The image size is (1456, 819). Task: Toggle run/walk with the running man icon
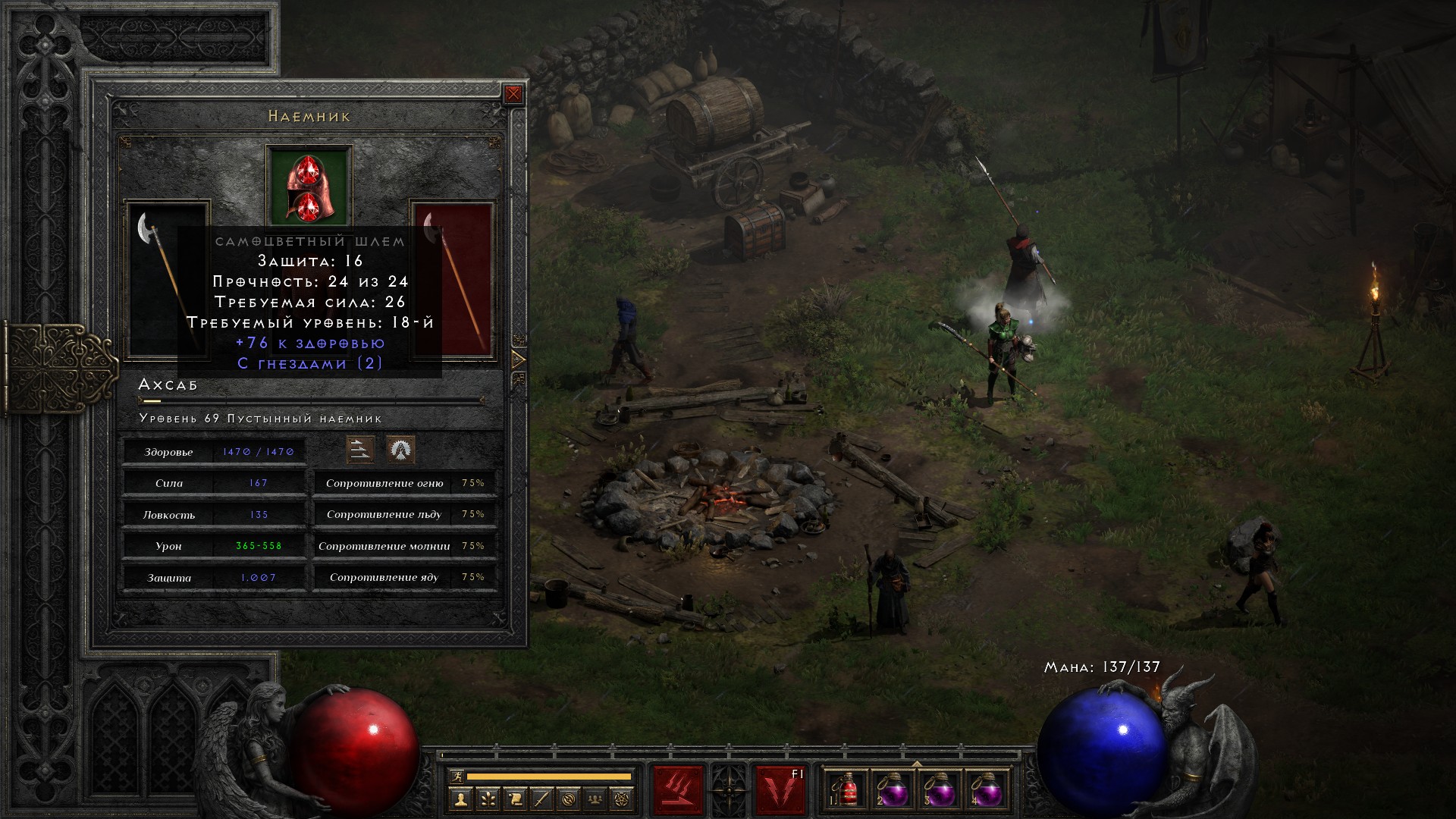point(457,777)
